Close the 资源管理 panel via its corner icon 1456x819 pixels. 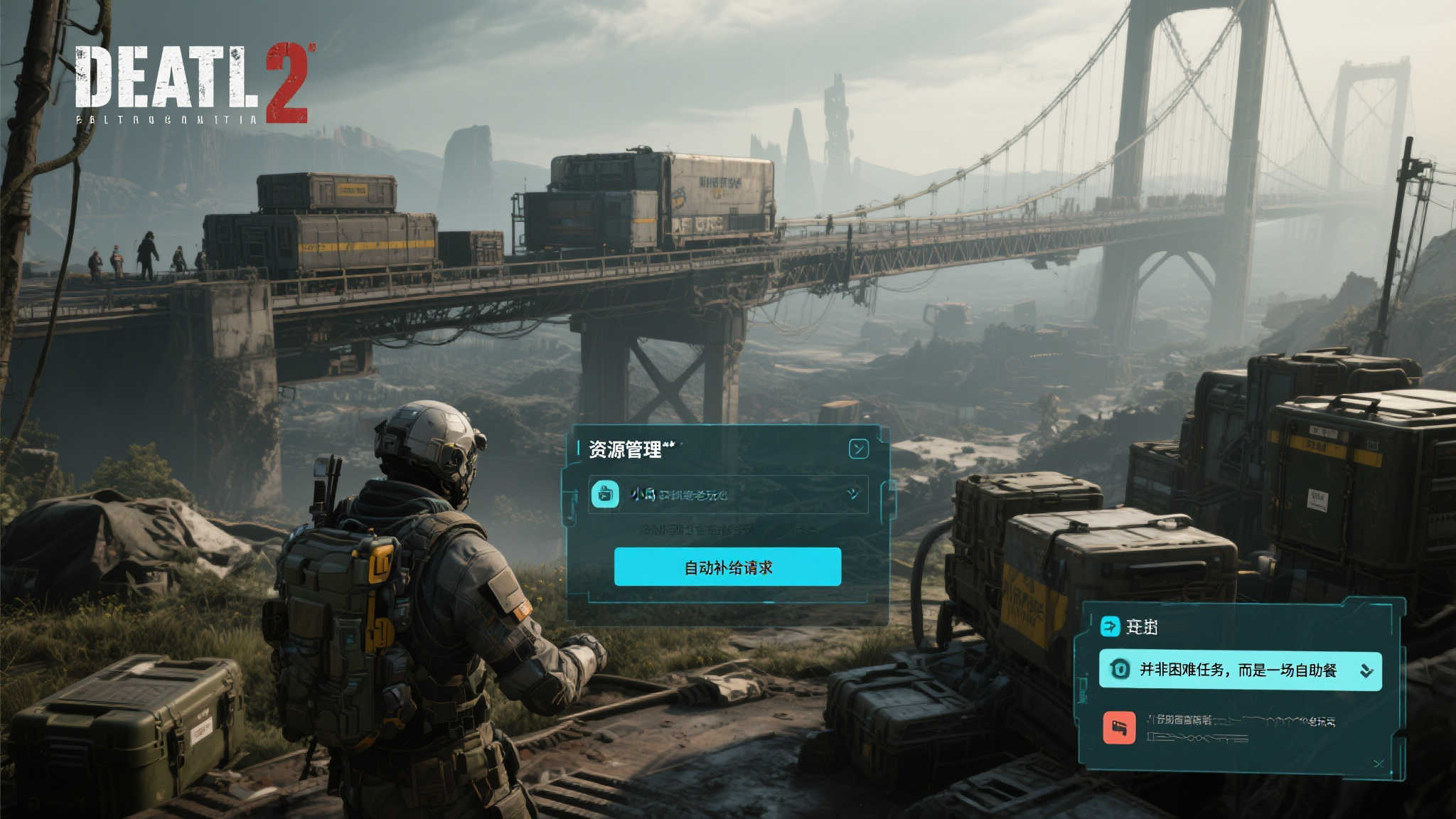(858, 449)
